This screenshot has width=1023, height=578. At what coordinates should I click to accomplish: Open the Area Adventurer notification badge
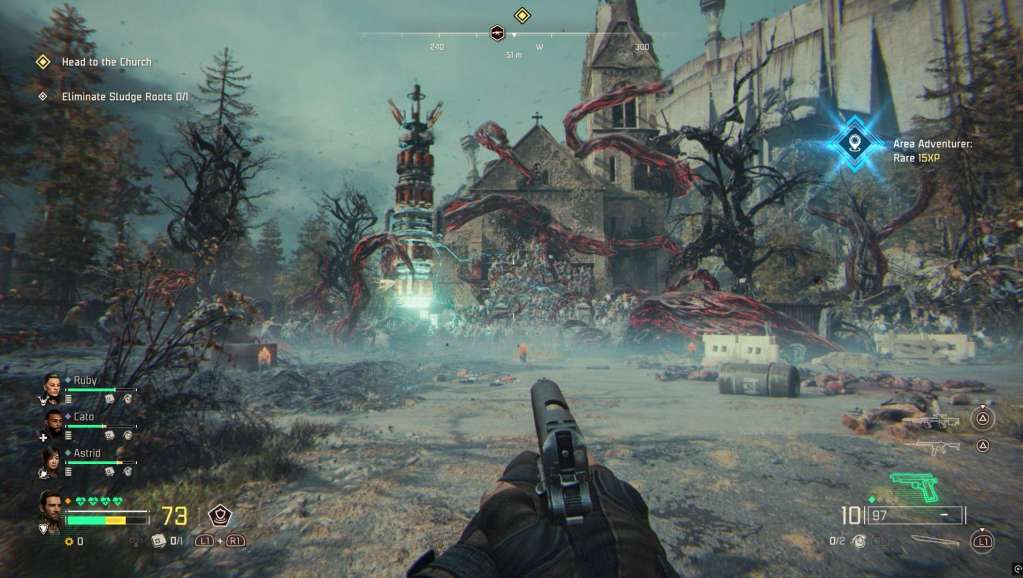point(852,142)
